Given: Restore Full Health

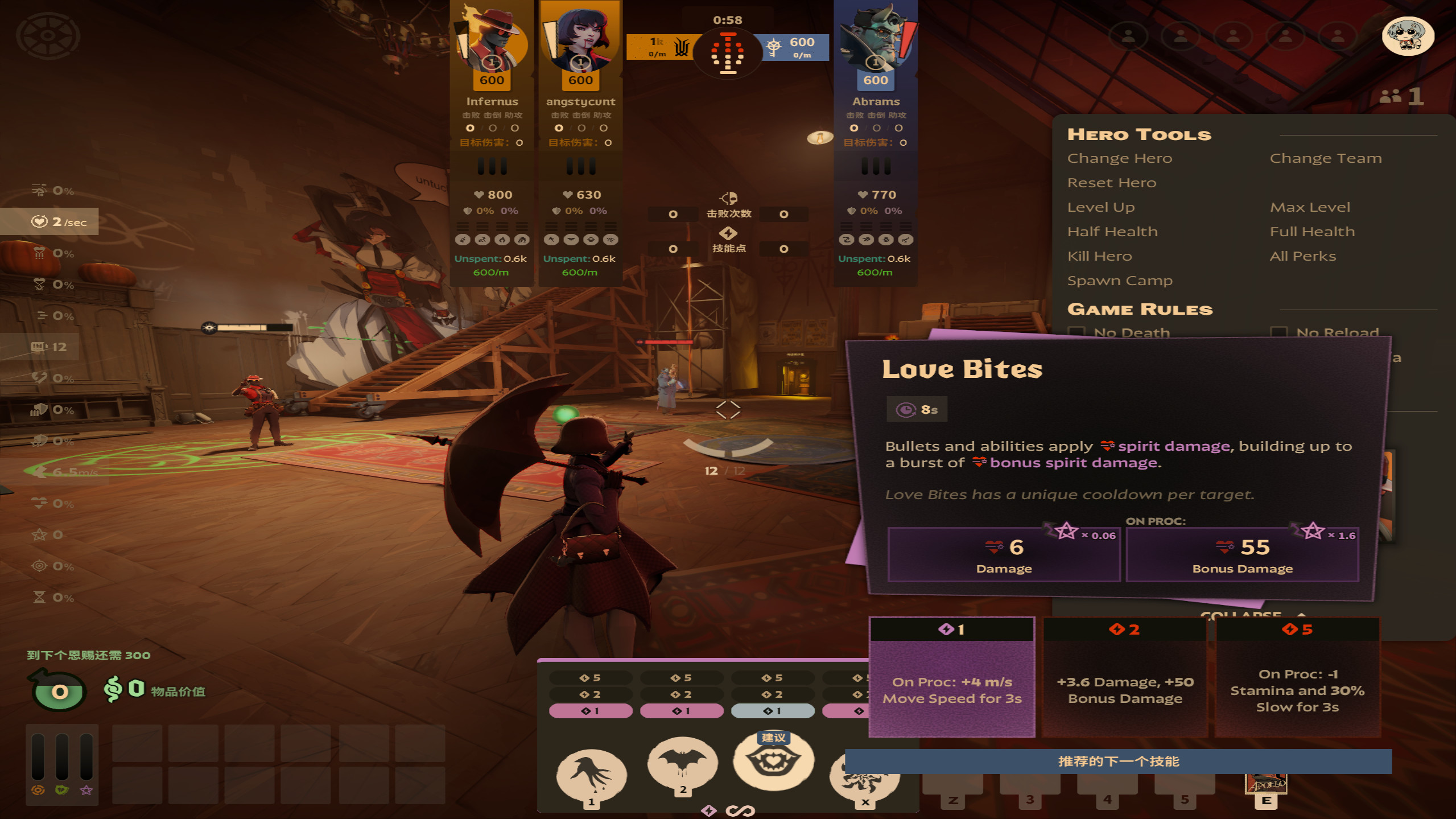Looking at the screenshot, I should click(x=1311, y=232).
